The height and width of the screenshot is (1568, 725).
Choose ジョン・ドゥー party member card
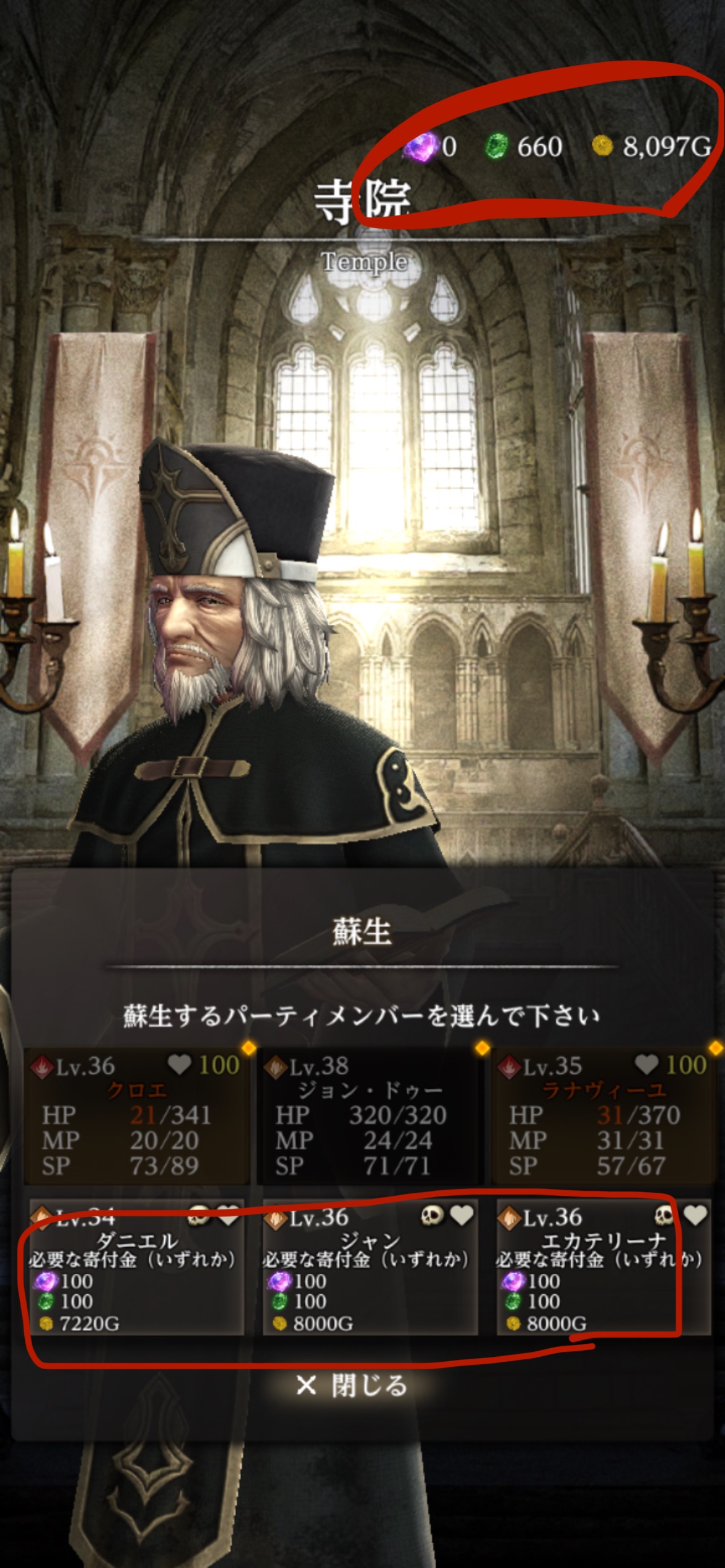pyautogui.click(x=370, y=1115)
